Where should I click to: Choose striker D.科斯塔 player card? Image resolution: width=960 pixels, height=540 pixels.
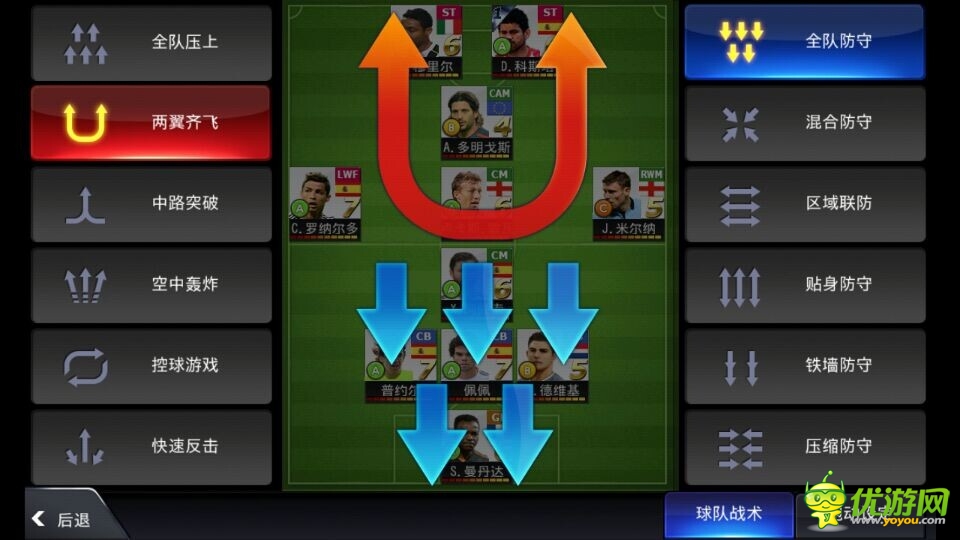coord(527,38)
